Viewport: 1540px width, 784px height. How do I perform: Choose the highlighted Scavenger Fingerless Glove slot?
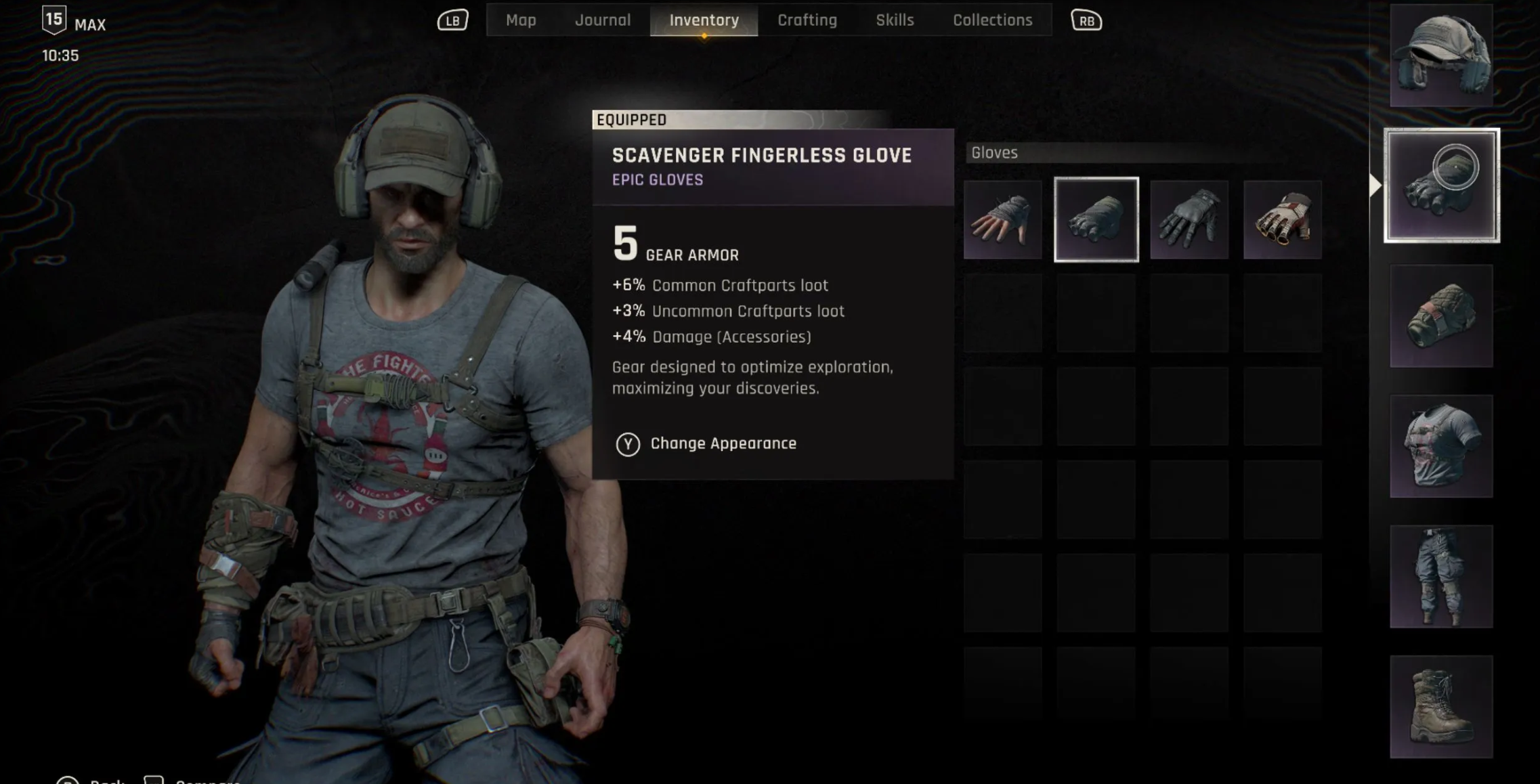1096,219
